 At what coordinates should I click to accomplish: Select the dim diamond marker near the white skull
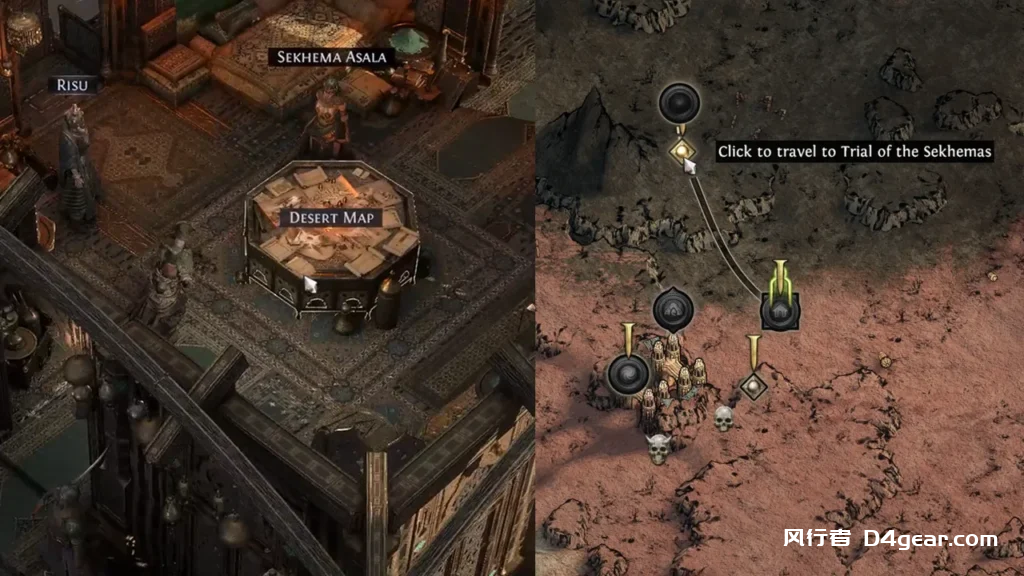pyautogui.click(x=753, y=385)
